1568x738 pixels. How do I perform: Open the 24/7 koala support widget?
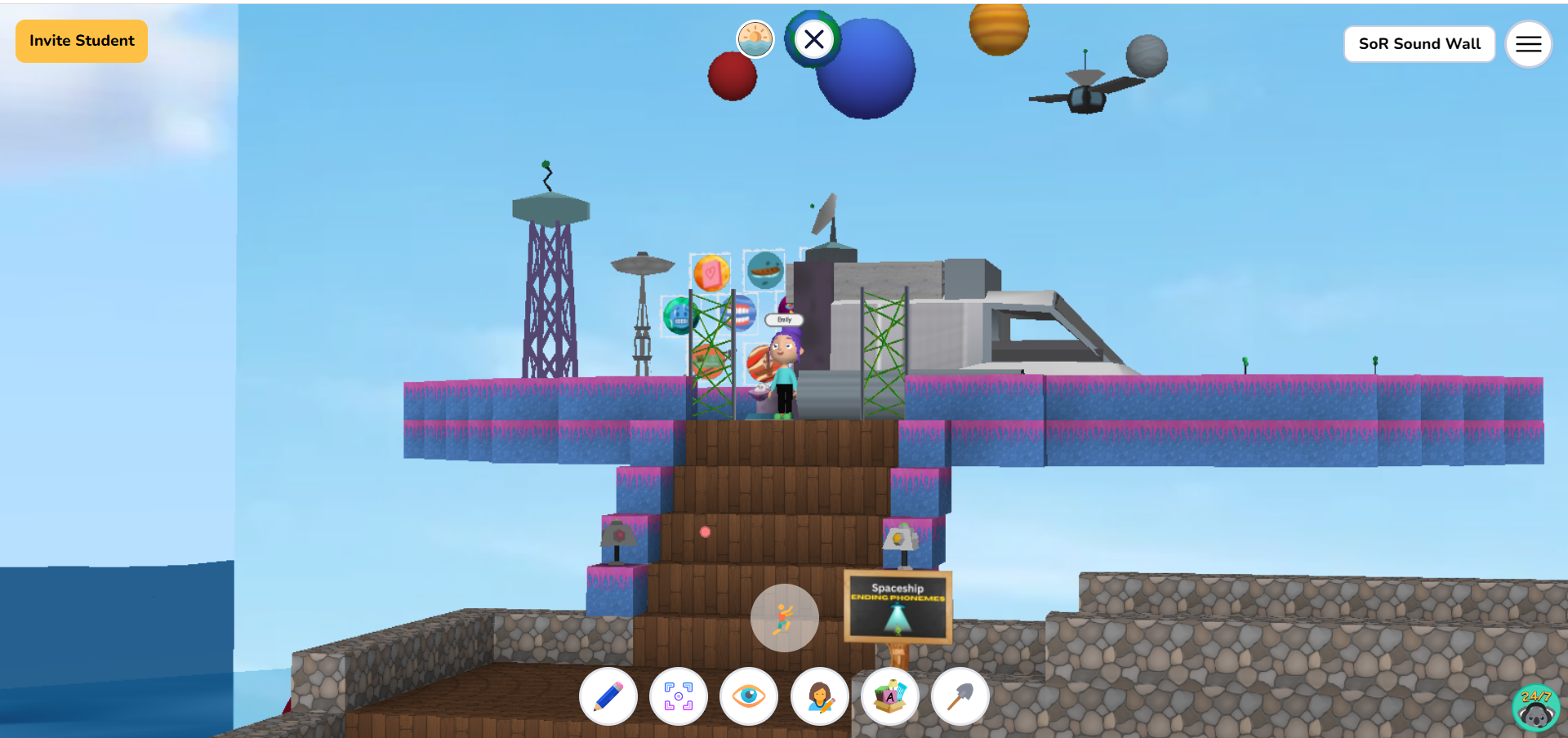point(1536,707)
